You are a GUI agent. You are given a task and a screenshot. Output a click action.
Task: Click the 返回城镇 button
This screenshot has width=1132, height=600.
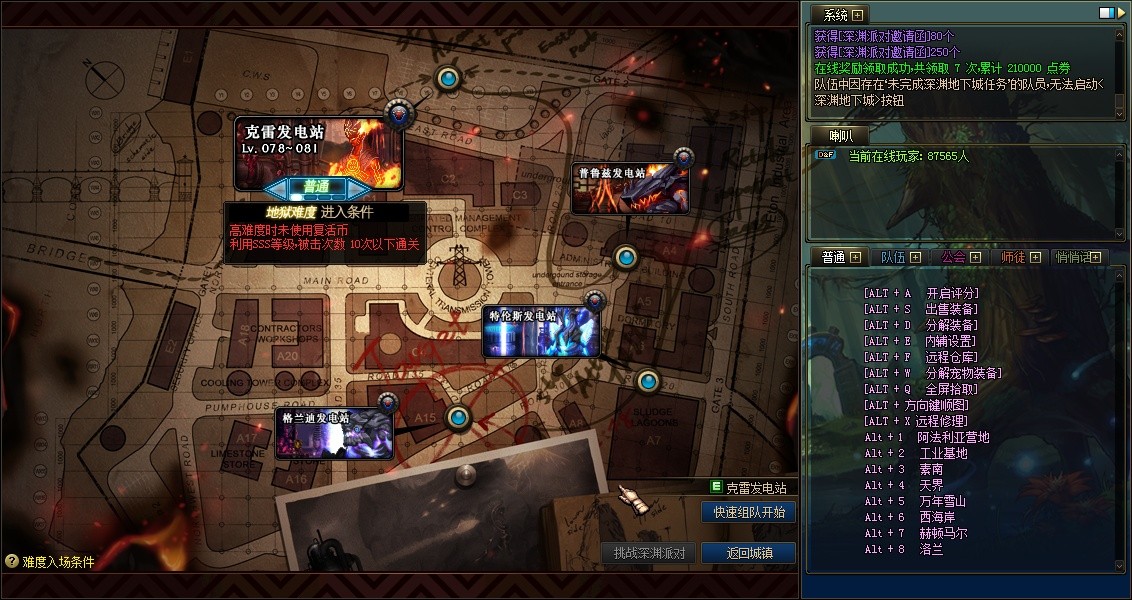748,553
